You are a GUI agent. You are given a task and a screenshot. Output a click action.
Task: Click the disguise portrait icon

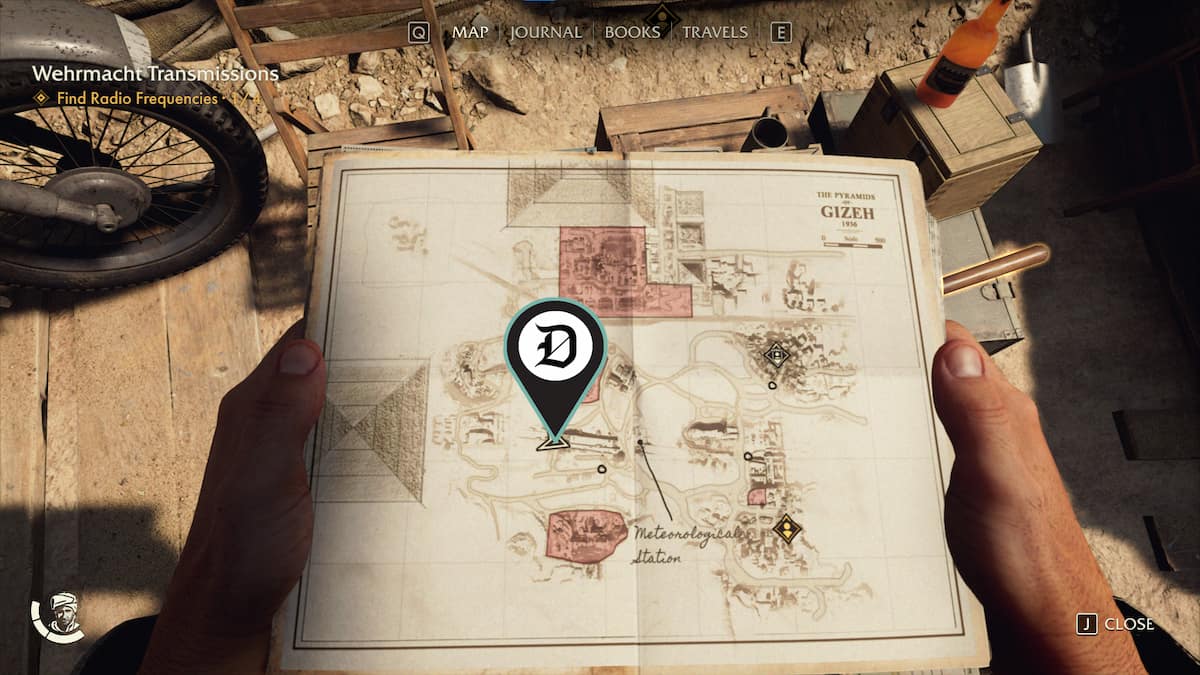(58, 618)
